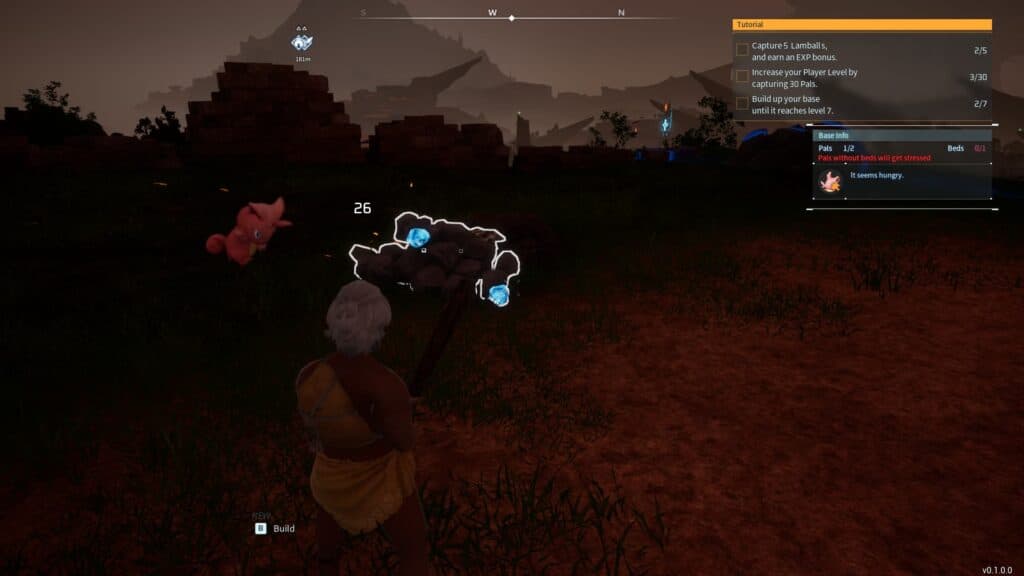Tick the Increase your Player Level checkbox

coord(742,76)
